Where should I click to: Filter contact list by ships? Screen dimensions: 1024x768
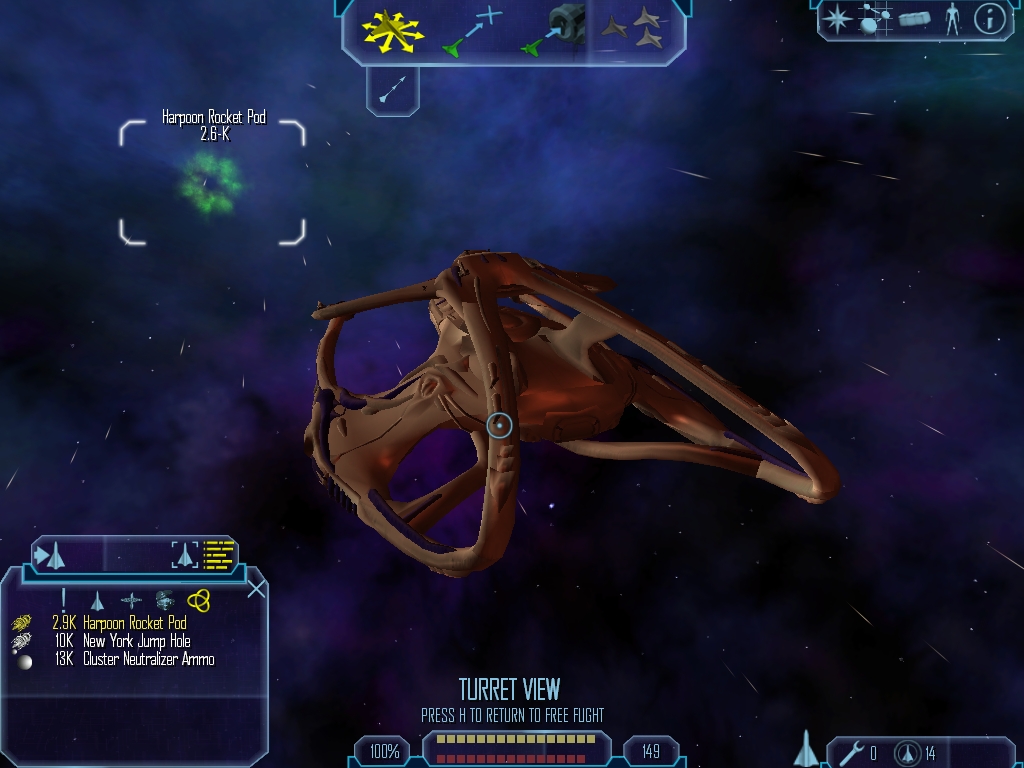click(97, 600)
